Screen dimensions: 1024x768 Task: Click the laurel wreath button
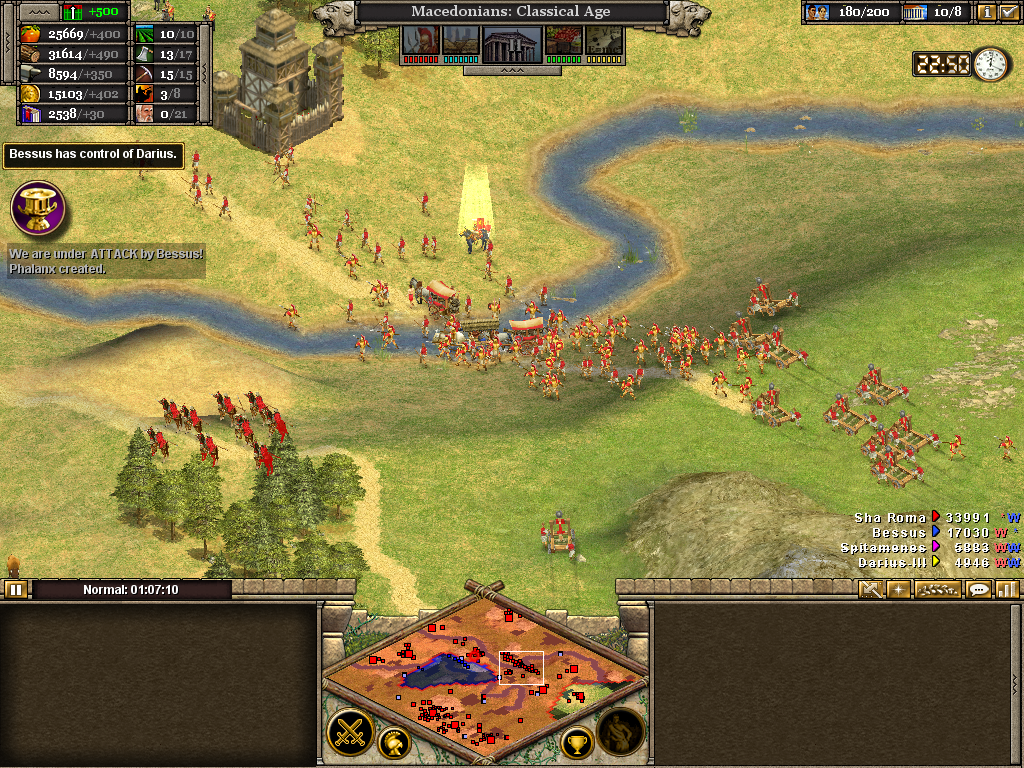(936, 589)
